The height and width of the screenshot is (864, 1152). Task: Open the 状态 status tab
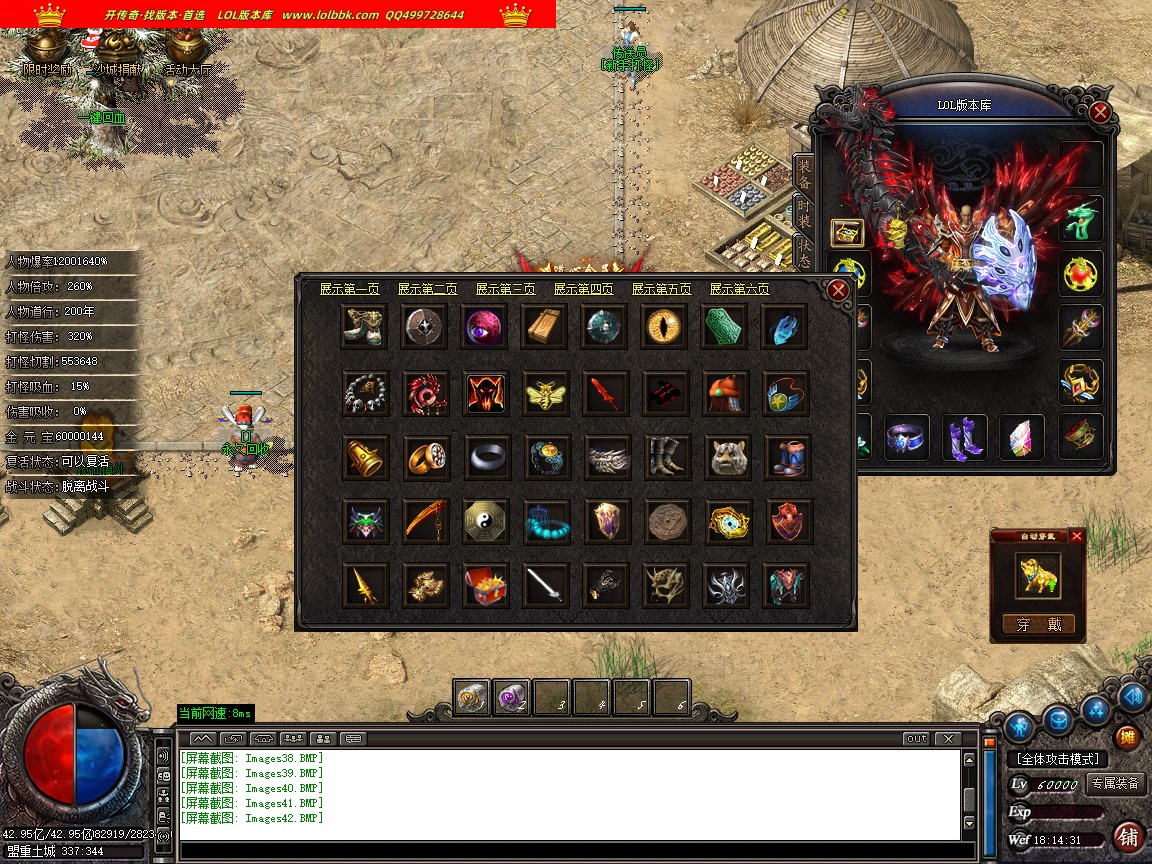pos(803,252)
